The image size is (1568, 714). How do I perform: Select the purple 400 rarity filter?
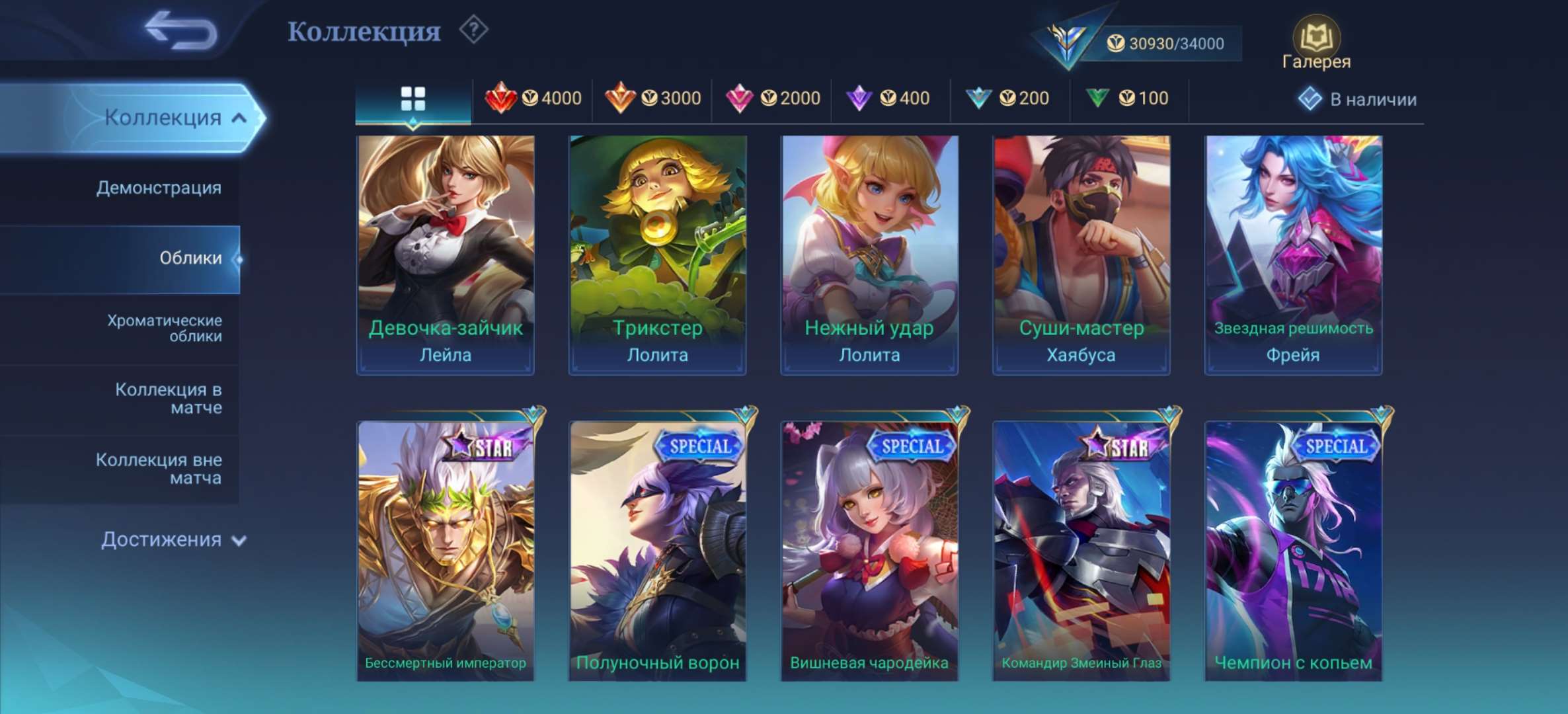889,98
